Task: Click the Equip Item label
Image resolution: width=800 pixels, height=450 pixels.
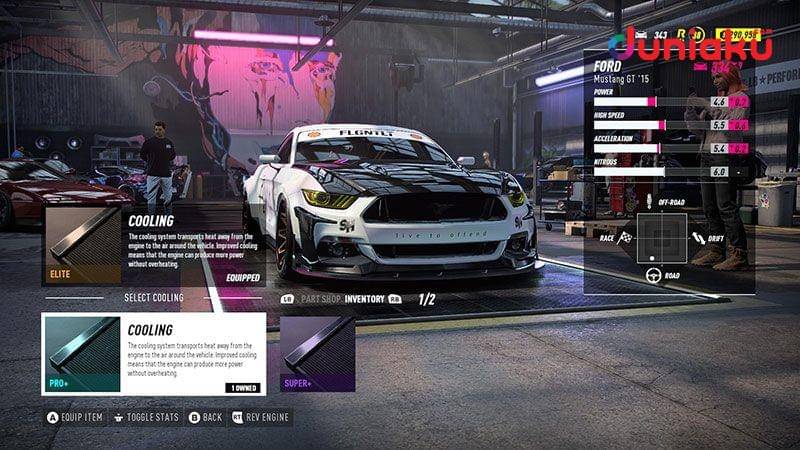Action: tap(82, 417)
